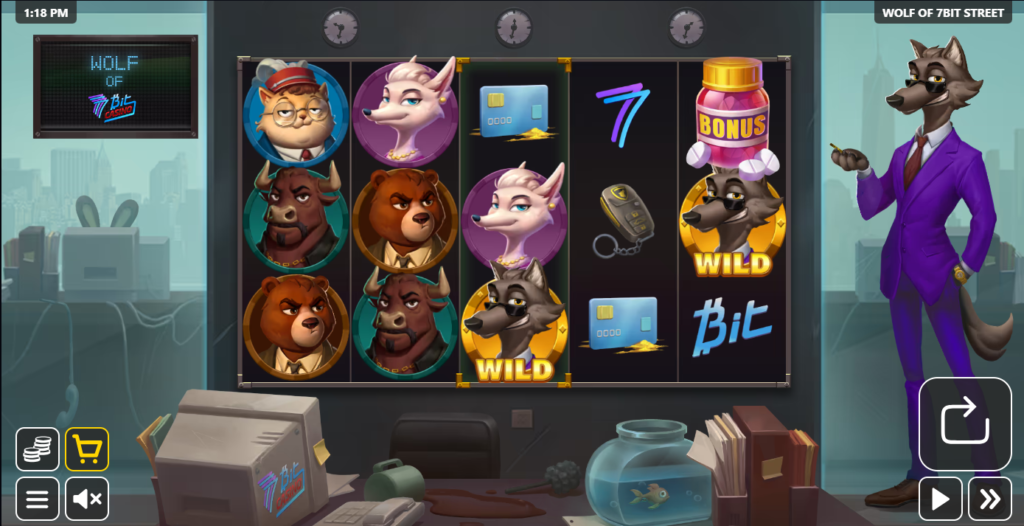Screen dimensions: 1024x526
Task: Open the hamburger menu
Action: (x=37, y=498)
